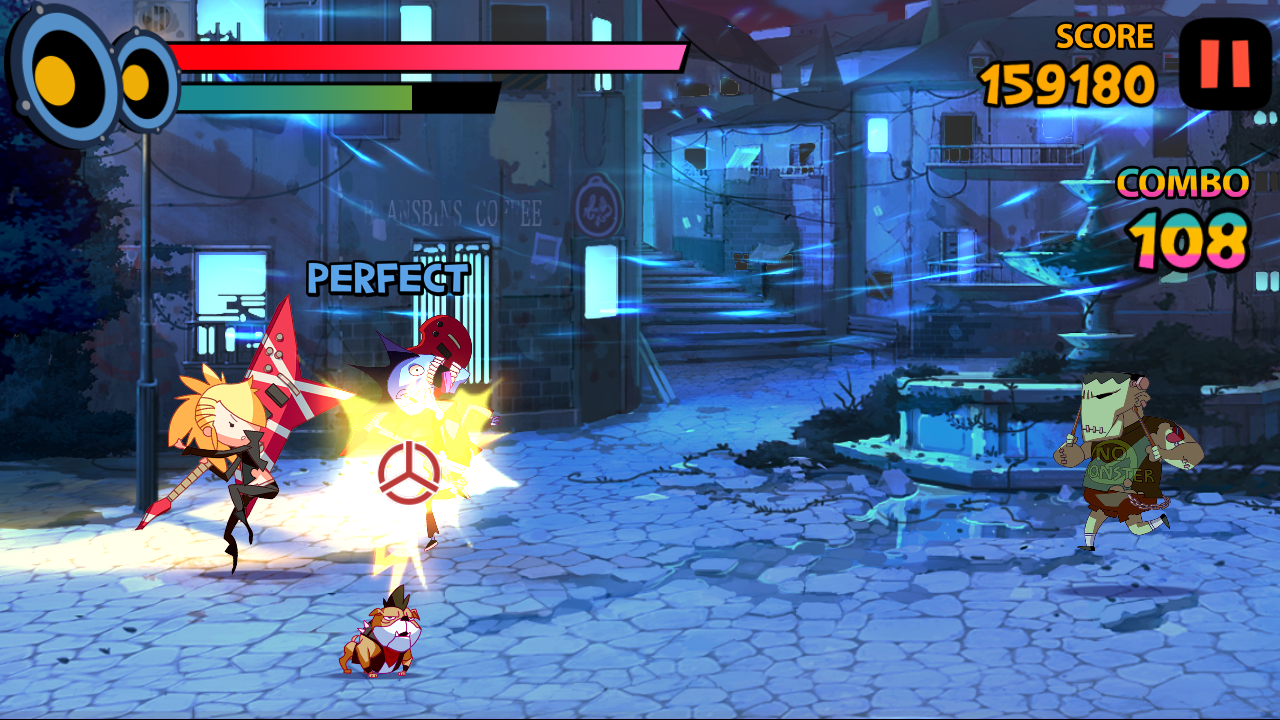Pause the game with the red button

(x=1225, y=63)
